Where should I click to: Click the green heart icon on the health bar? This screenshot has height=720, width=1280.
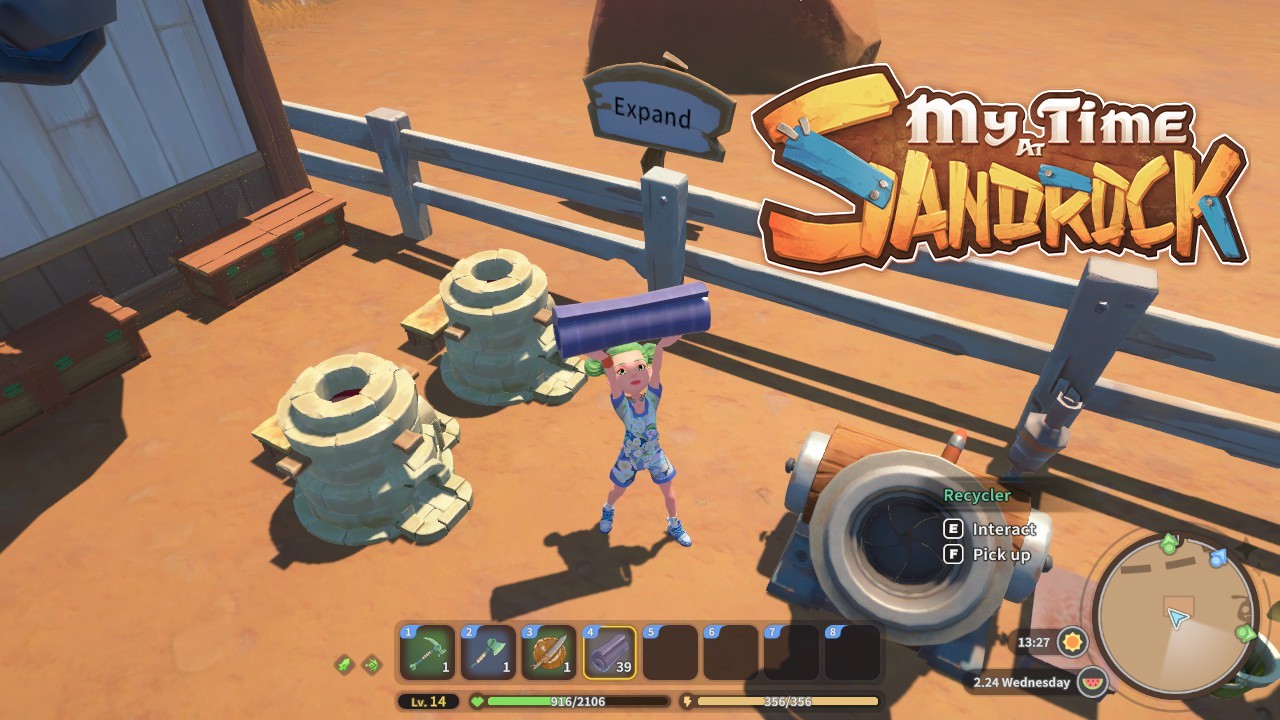(x=478, y=700)
